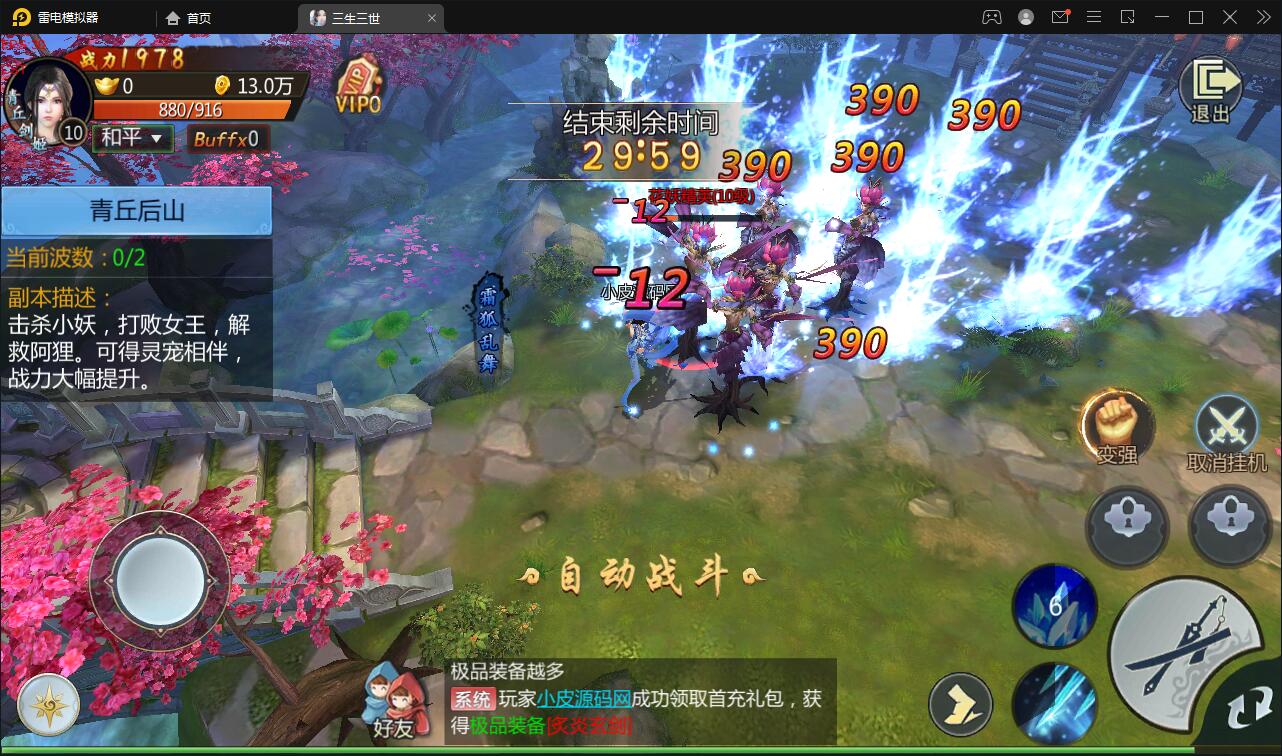Select the 三生三世 game tab
This screenshot has height=756, width=1282.
[x=356, y=17]
